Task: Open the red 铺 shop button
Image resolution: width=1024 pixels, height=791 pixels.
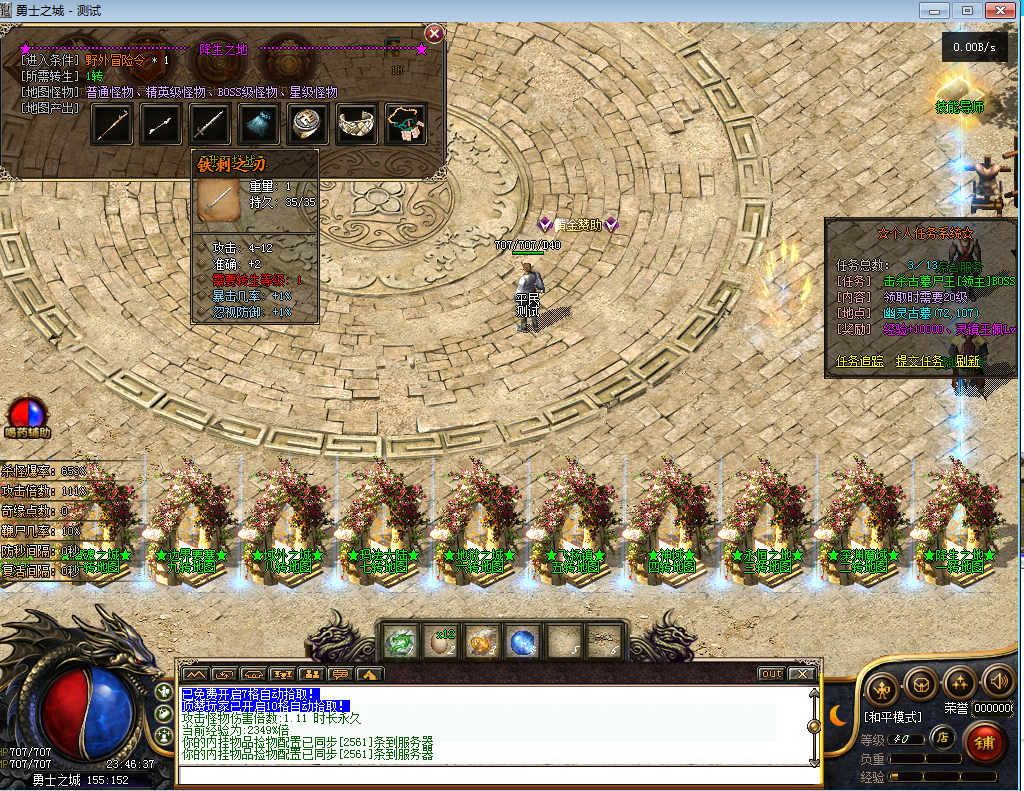Action: [985, 743]
